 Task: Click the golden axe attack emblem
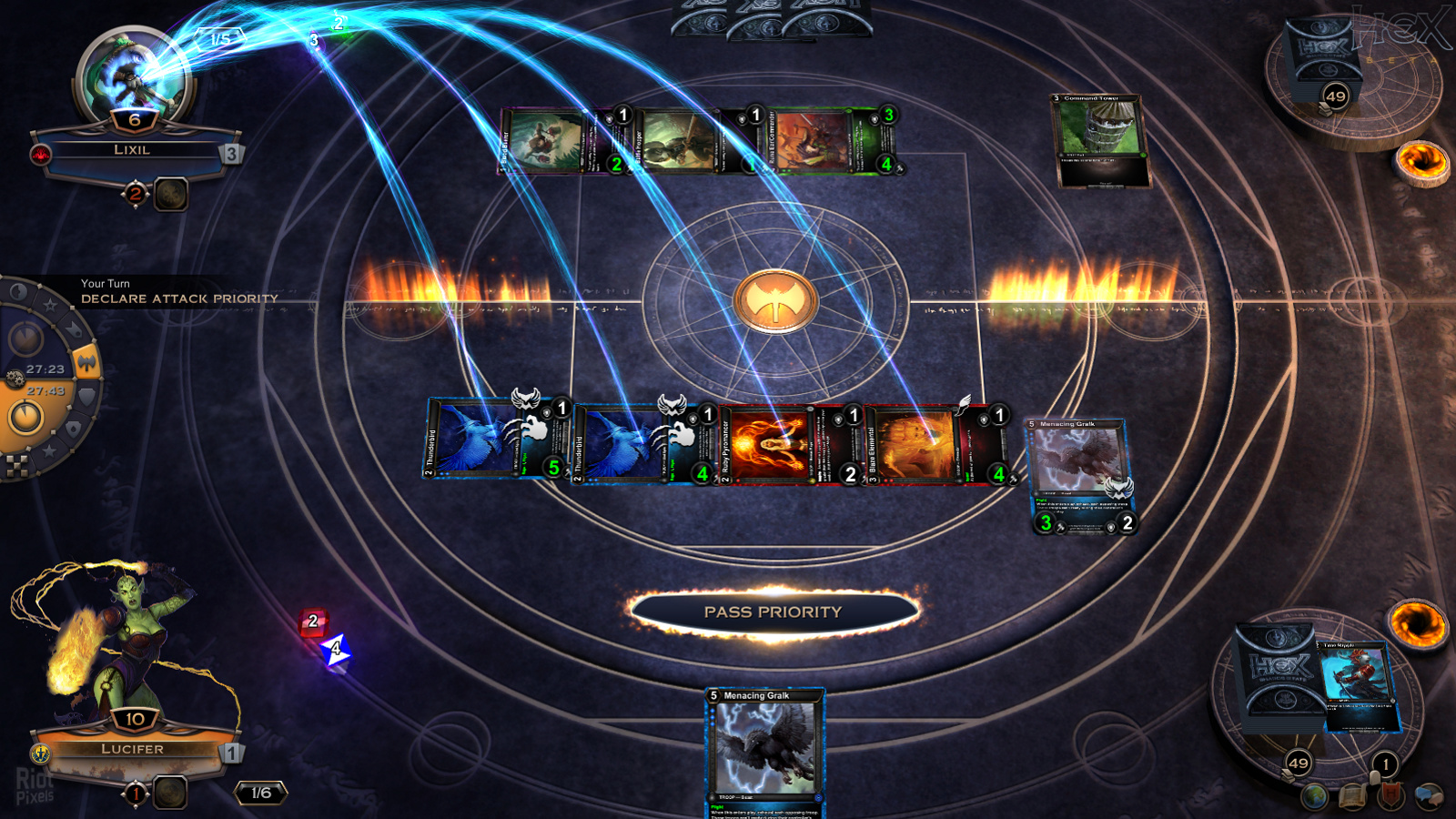[774, 301]
